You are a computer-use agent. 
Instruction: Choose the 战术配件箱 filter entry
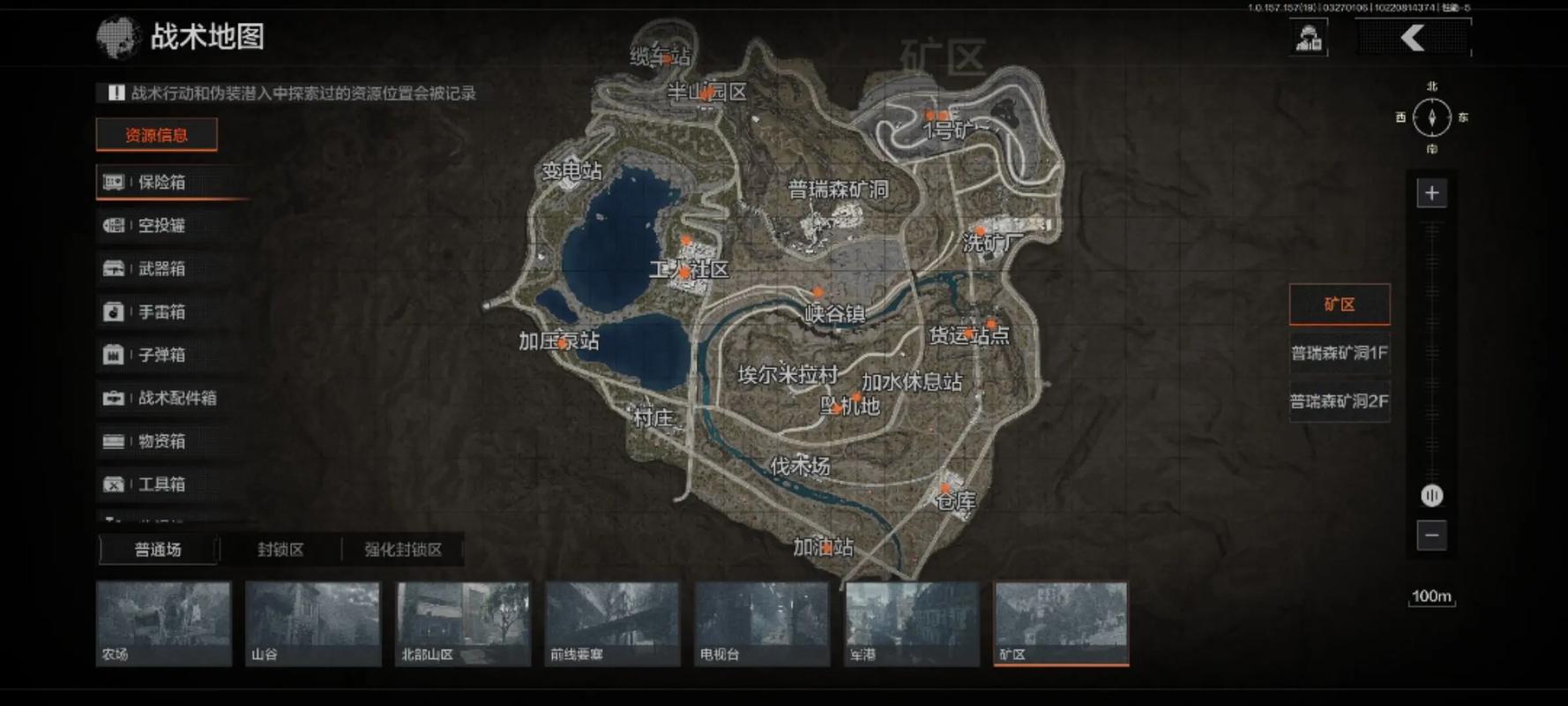[176, 399]
